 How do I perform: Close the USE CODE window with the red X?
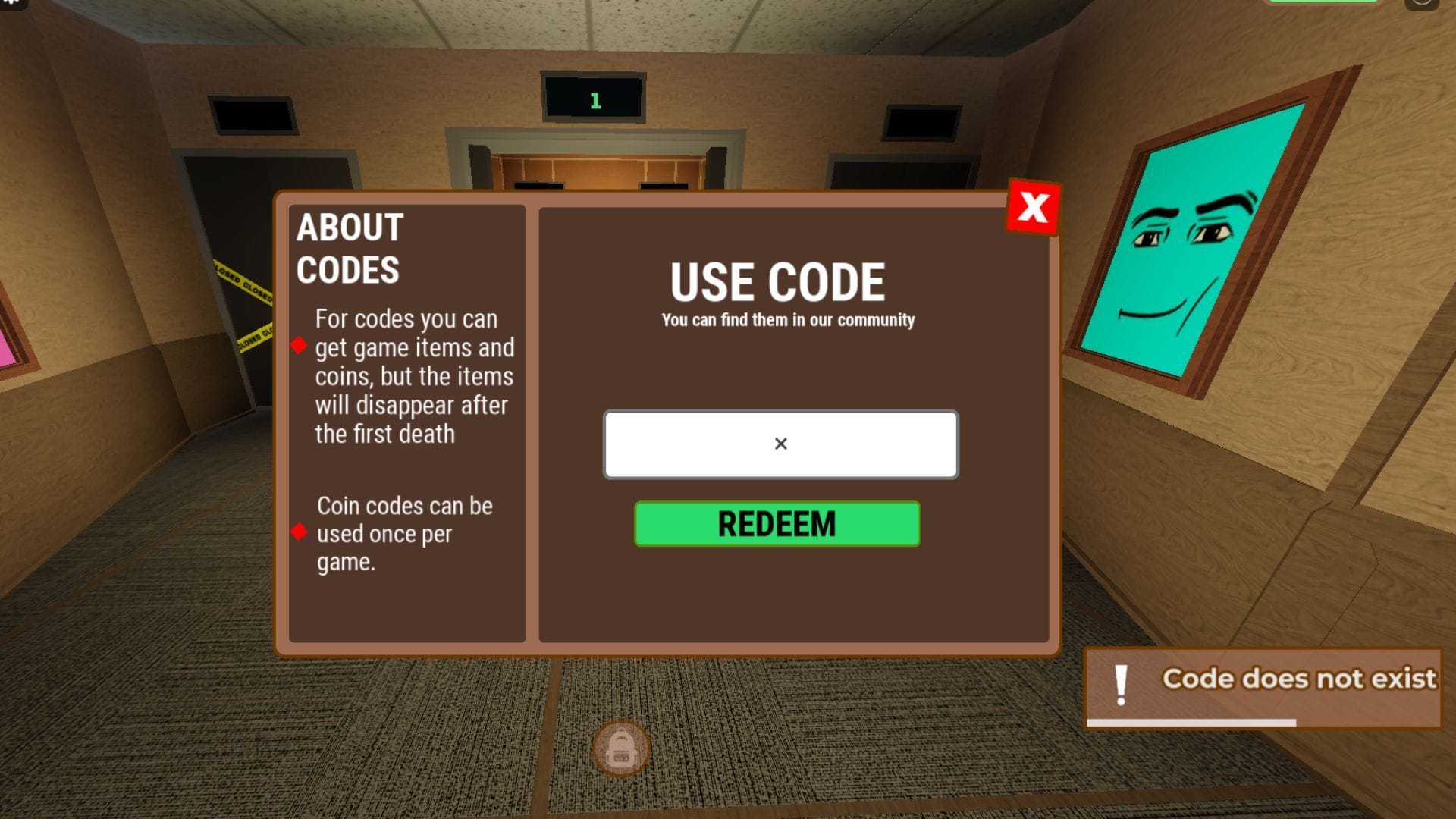(1033, 206)
